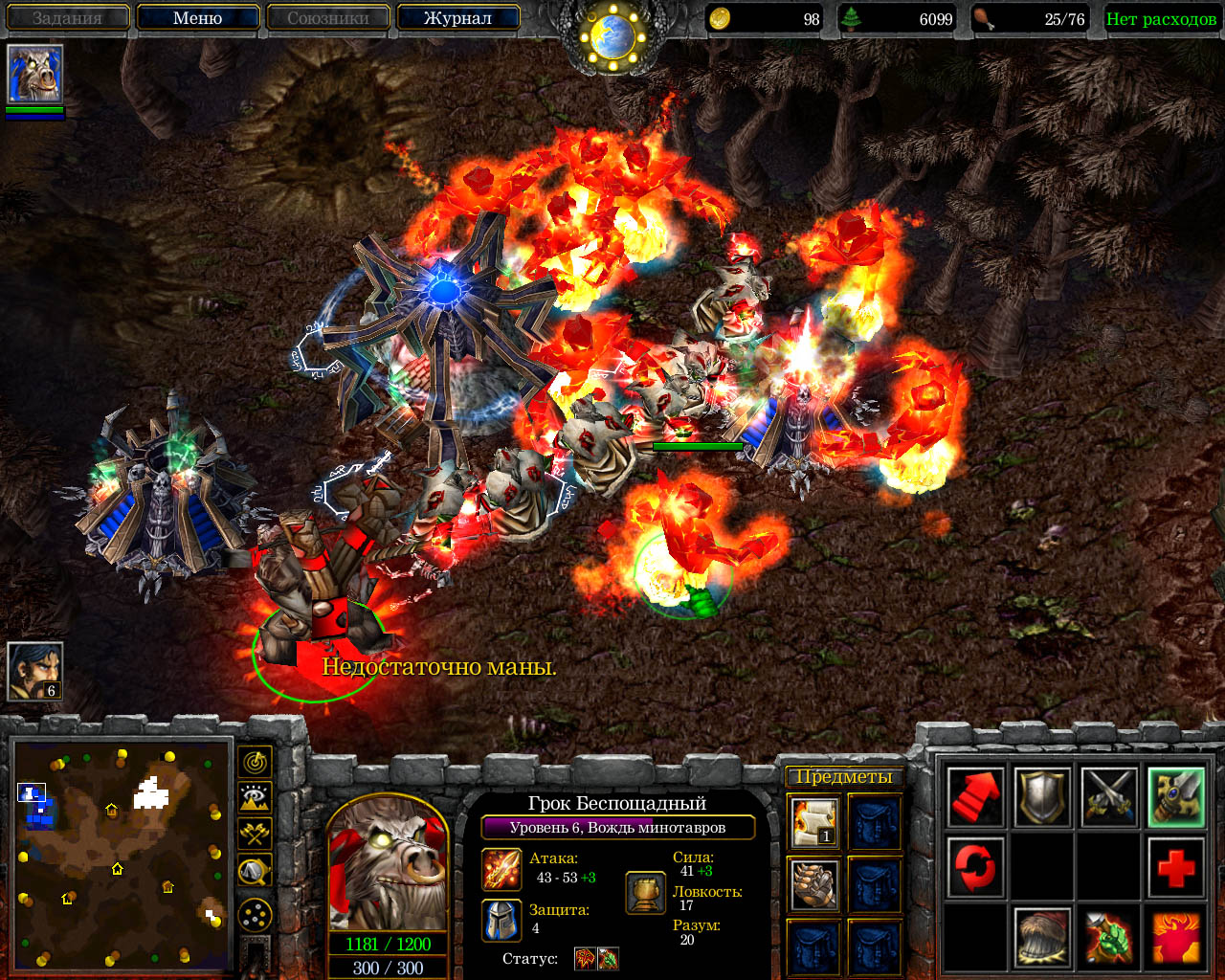1225x980 pixels.
Task: Toggle ally color mode with crossed axes
Action: point(255,834)
